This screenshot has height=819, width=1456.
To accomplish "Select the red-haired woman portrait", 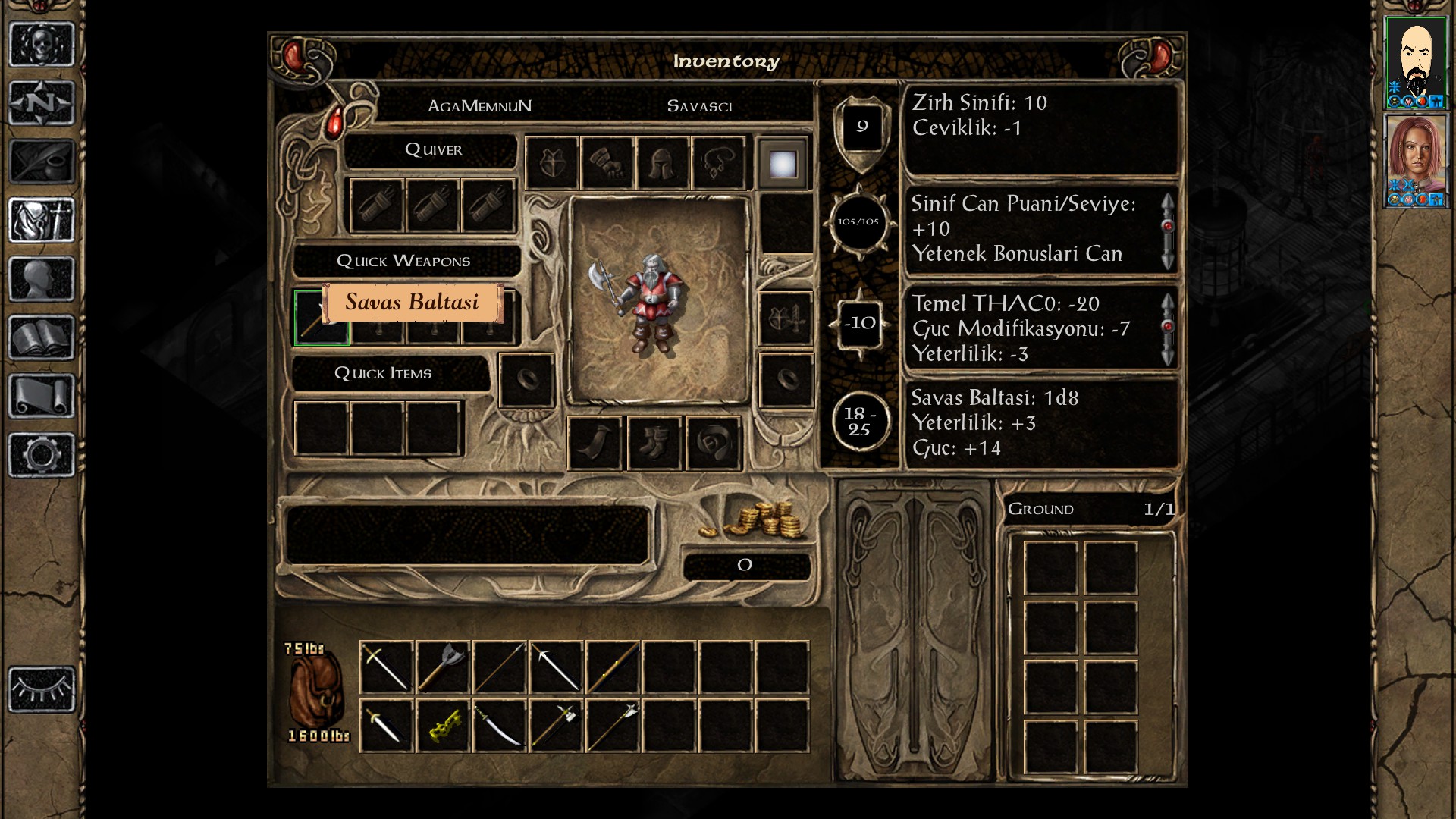I will pyautogui.click(x=1415, y=160).
